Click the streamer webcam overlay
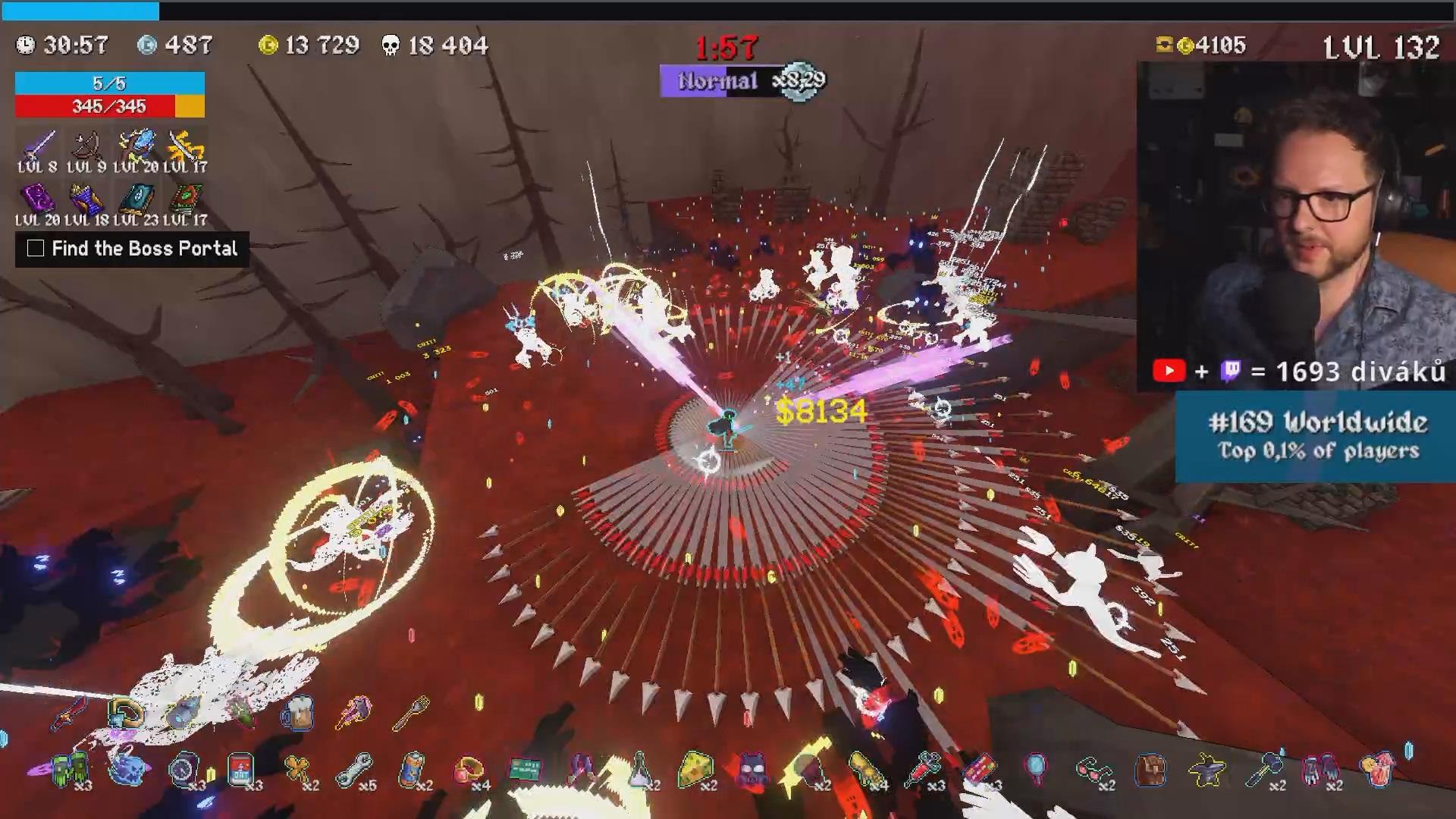This screenshot has height=819, width=1456. (1295, 220)
